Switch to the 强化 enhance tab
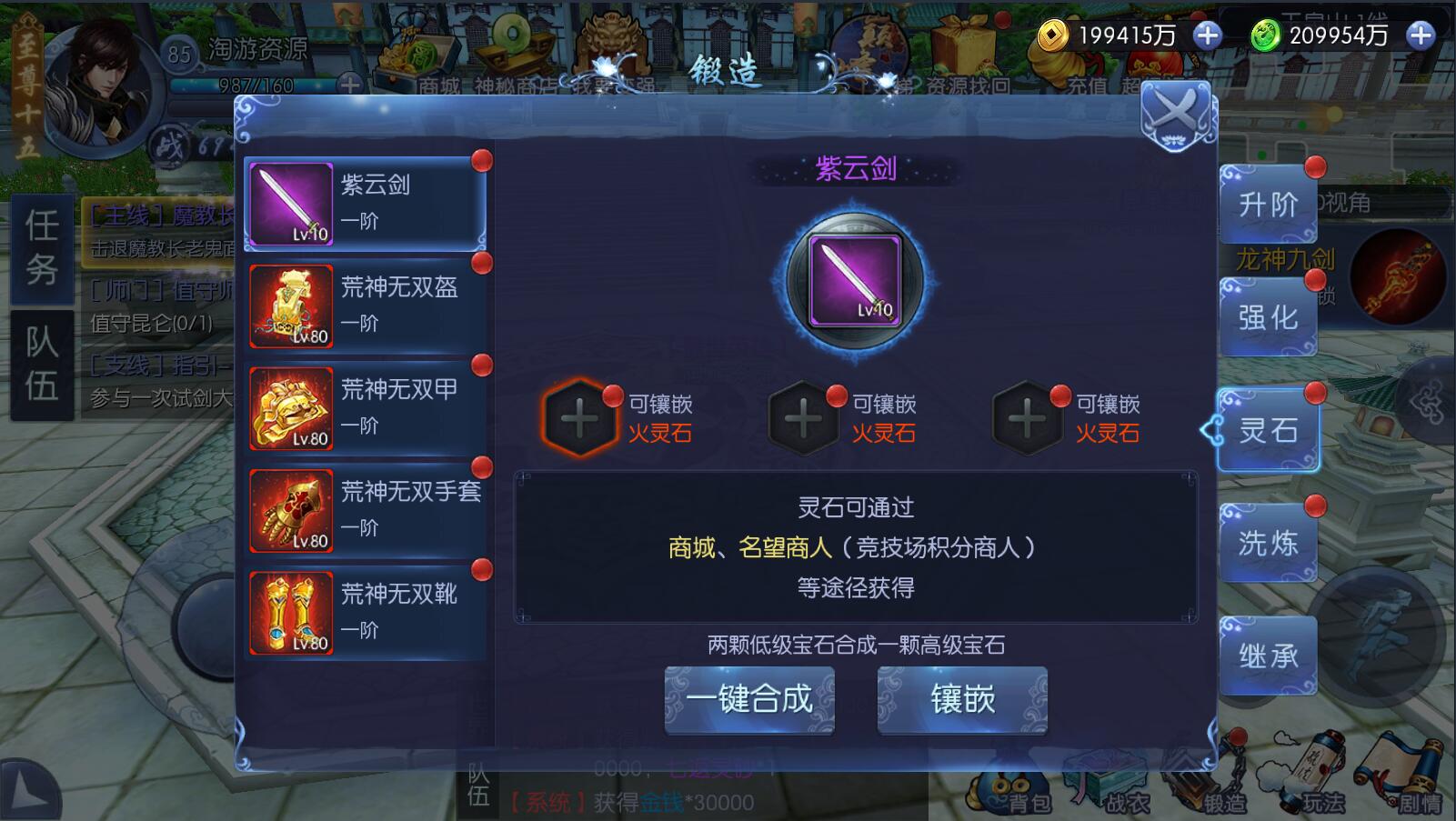This screenshot has width=1456, height=821. click(x=1269, y=316)
